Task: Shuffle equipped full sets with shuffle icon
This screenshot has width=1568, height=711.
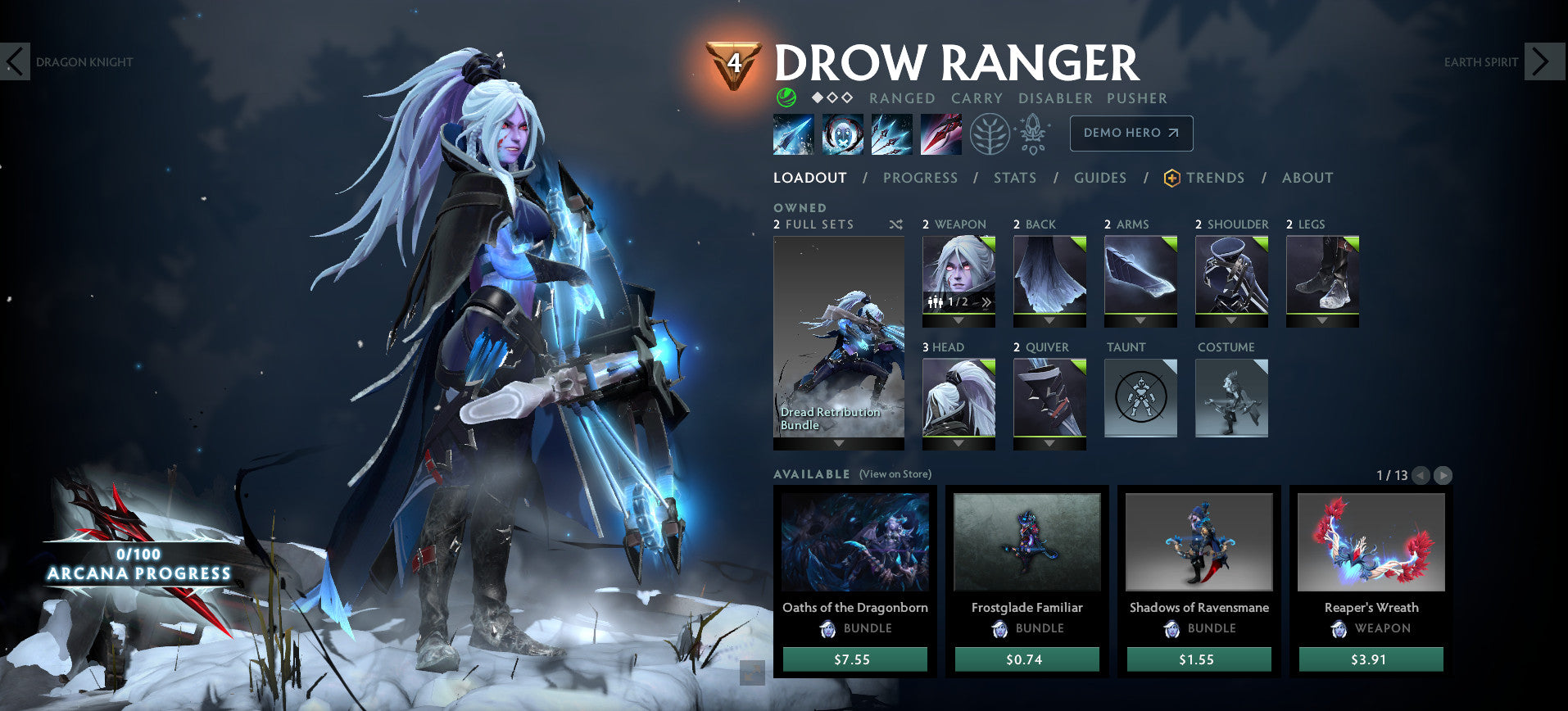Action: coord(895,224)
